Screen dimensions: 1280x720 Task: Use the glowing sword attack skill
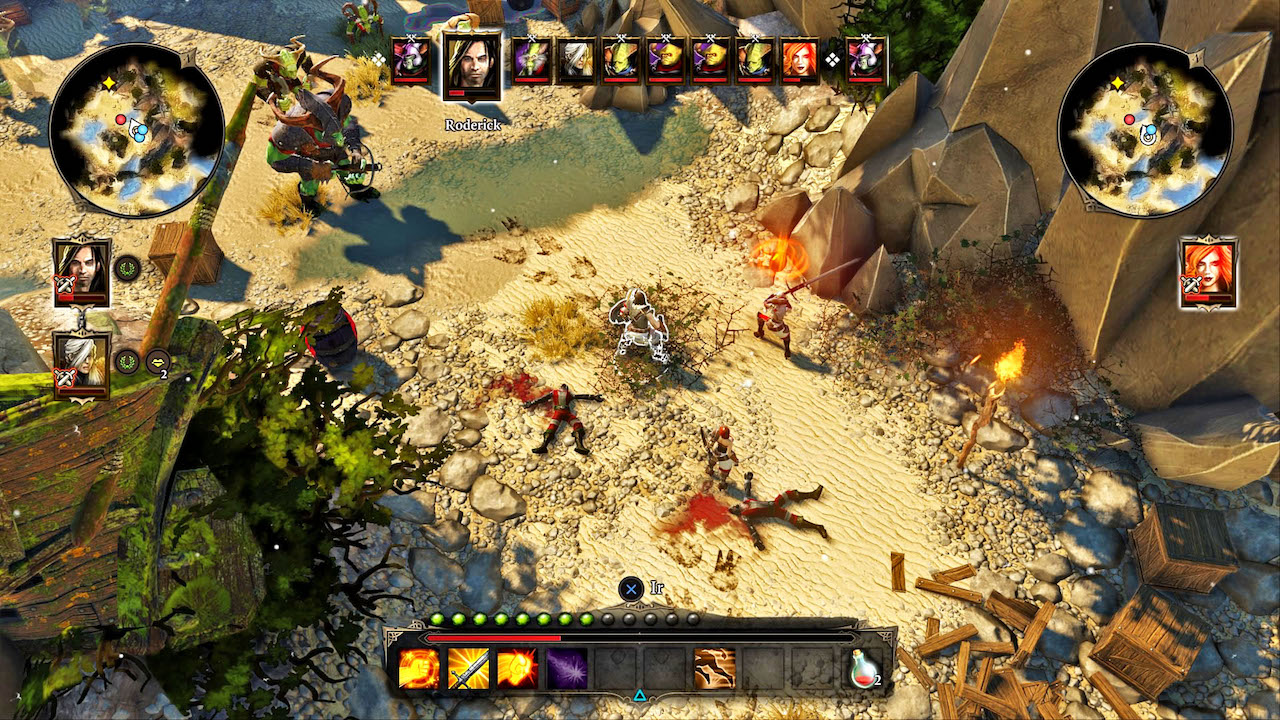[x=468, y=668]
